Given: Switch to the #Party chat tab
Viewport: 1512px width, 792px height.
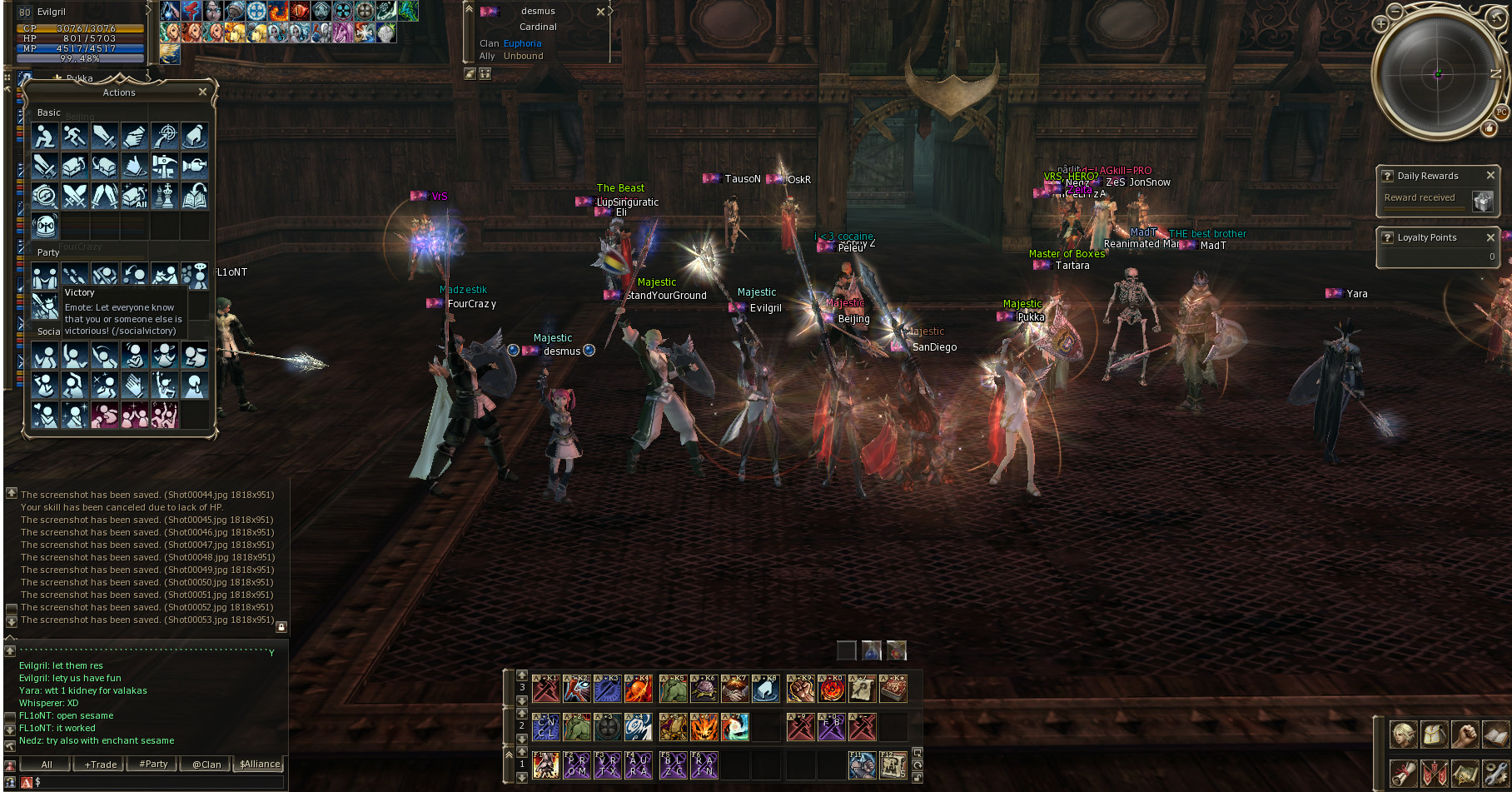Looking at the screenshot, I should tap(153, 765).
